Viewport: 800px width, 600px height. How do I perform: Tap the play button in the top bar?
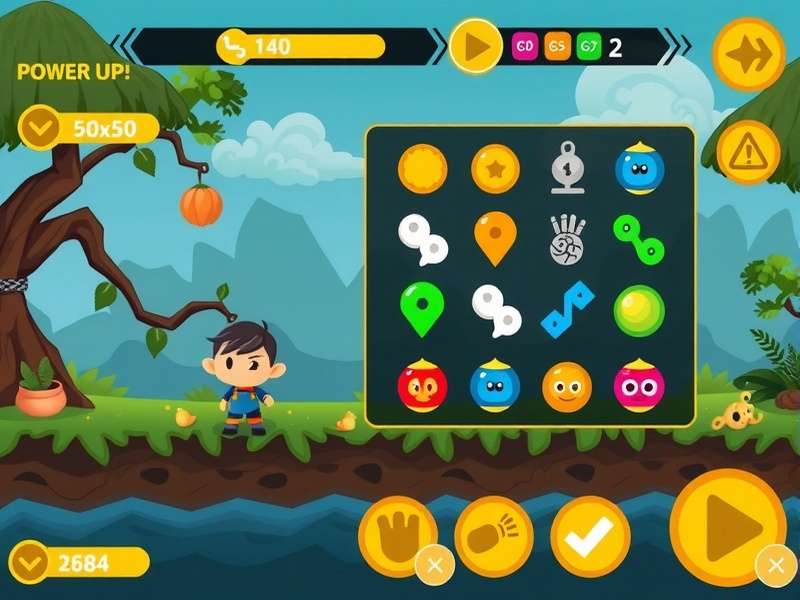(475, 46)
